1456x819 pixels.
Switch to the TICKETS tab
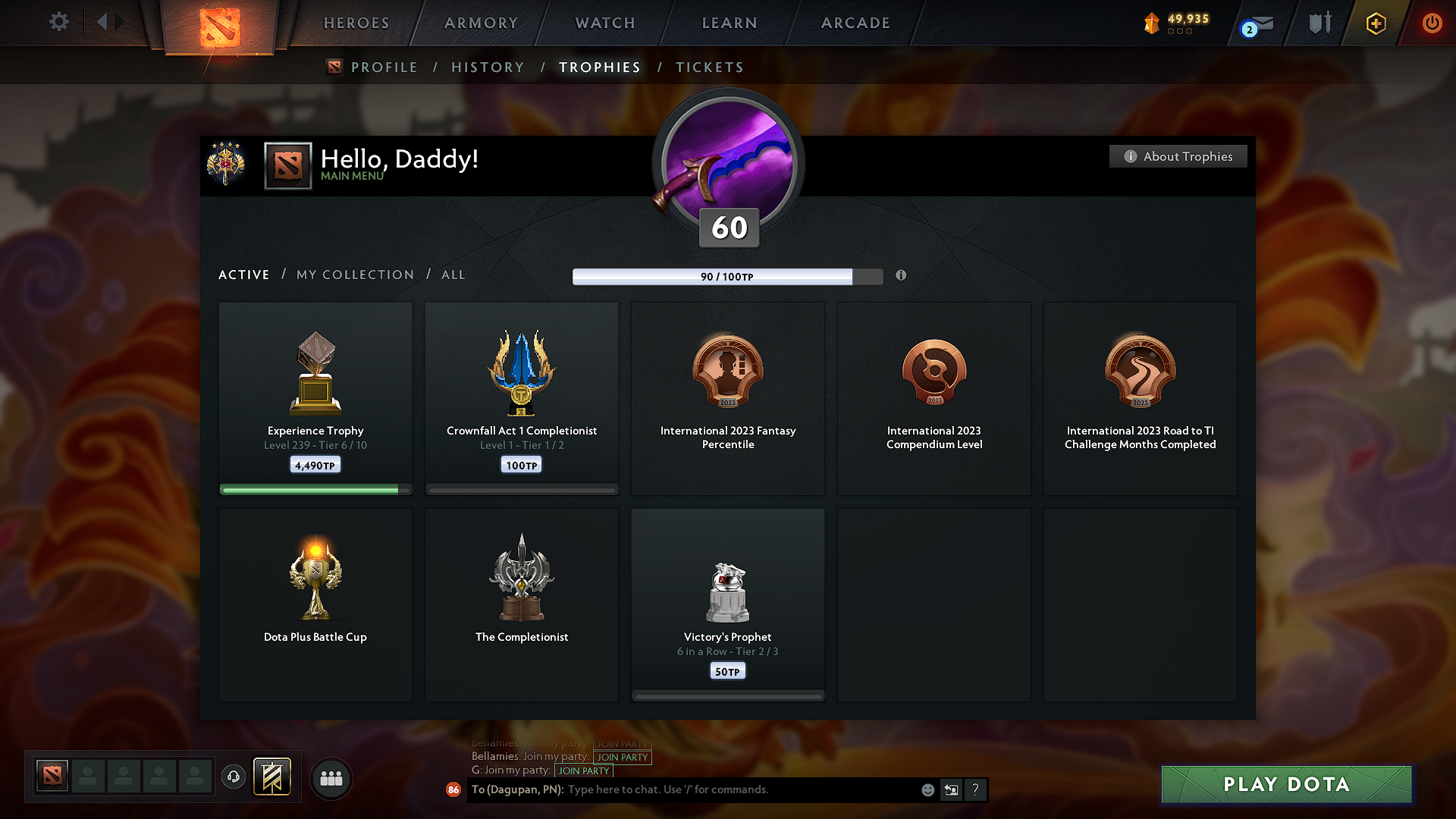pos(709,67)
